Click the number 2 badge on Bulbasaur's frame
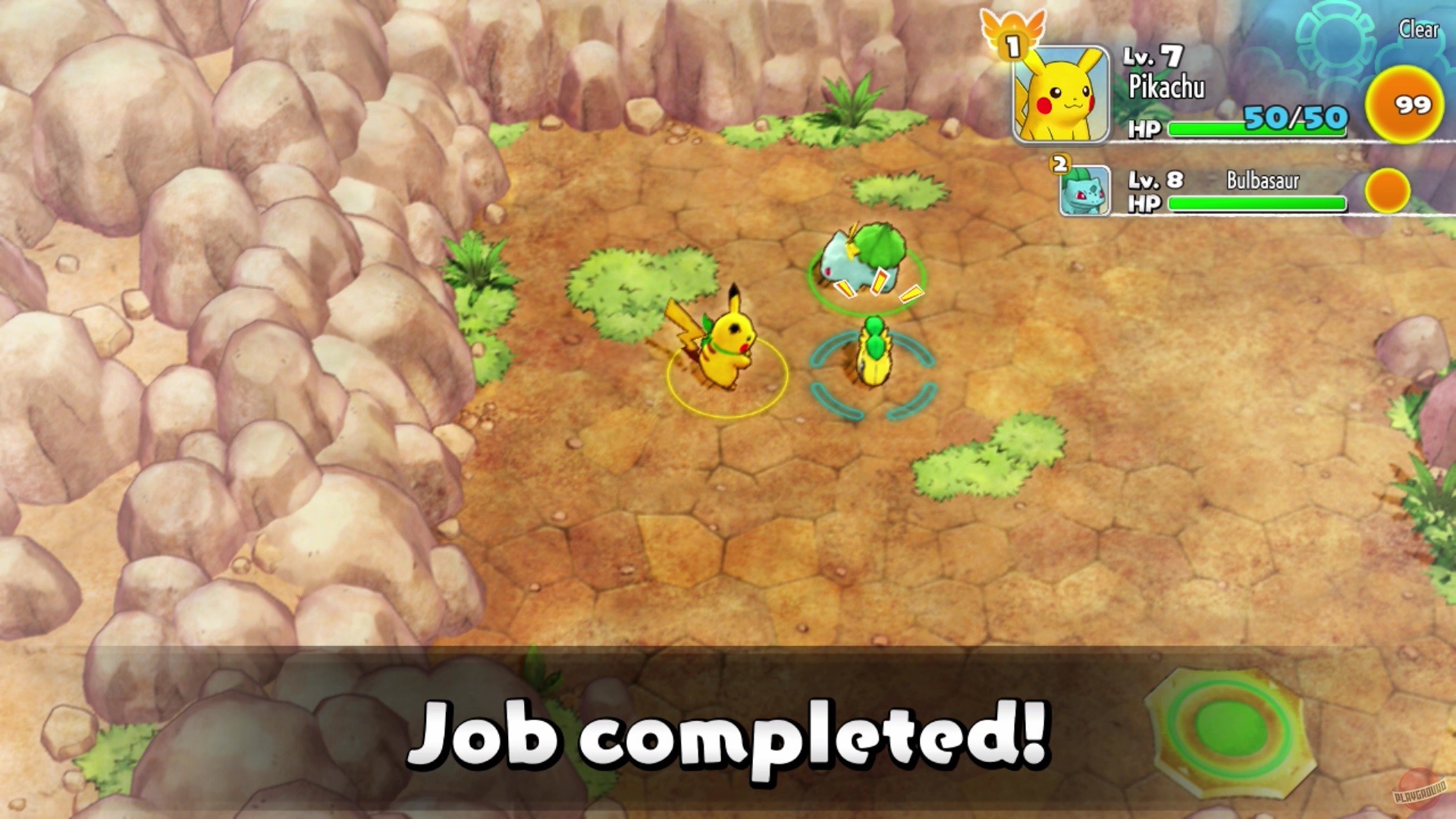 pyautogui.click(x=1059, y=162)
